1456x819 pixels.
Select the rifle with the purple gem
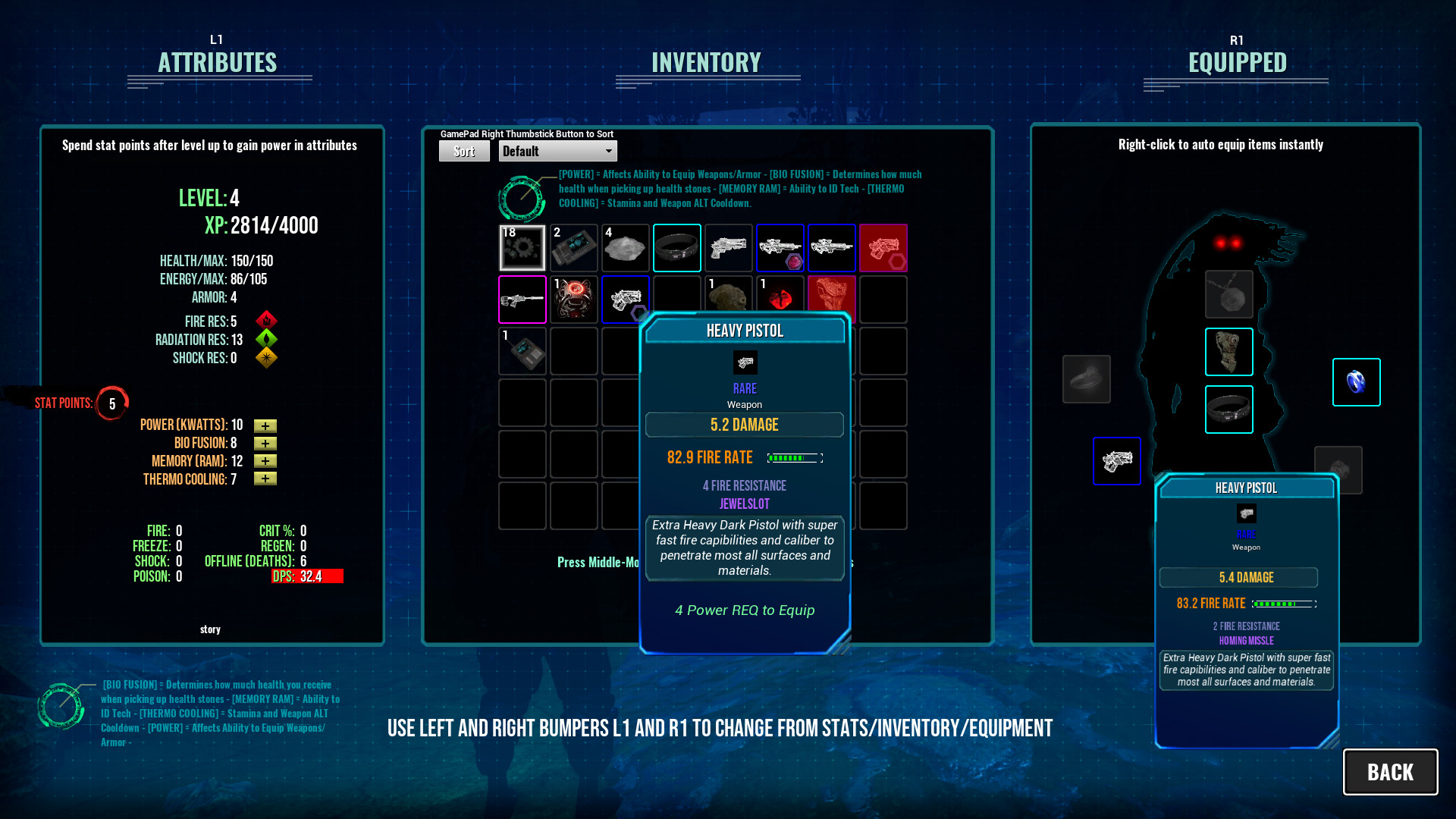[780, 248]
